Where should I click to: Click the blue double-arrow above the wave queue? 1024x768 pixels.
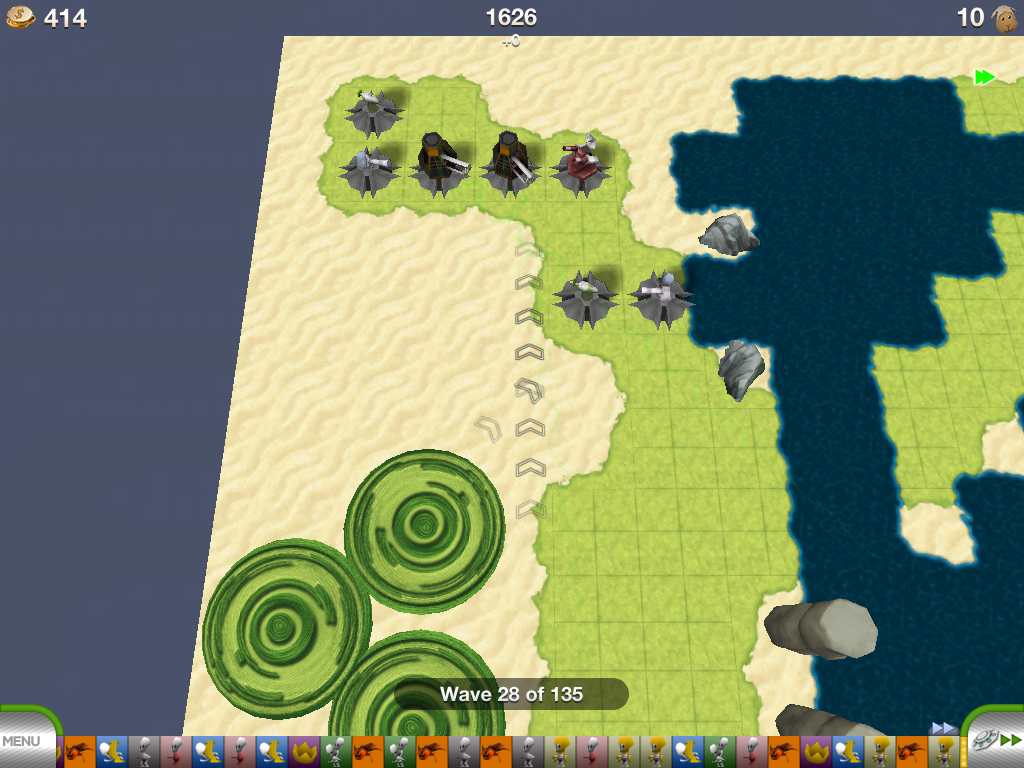[x=944, y=727]
